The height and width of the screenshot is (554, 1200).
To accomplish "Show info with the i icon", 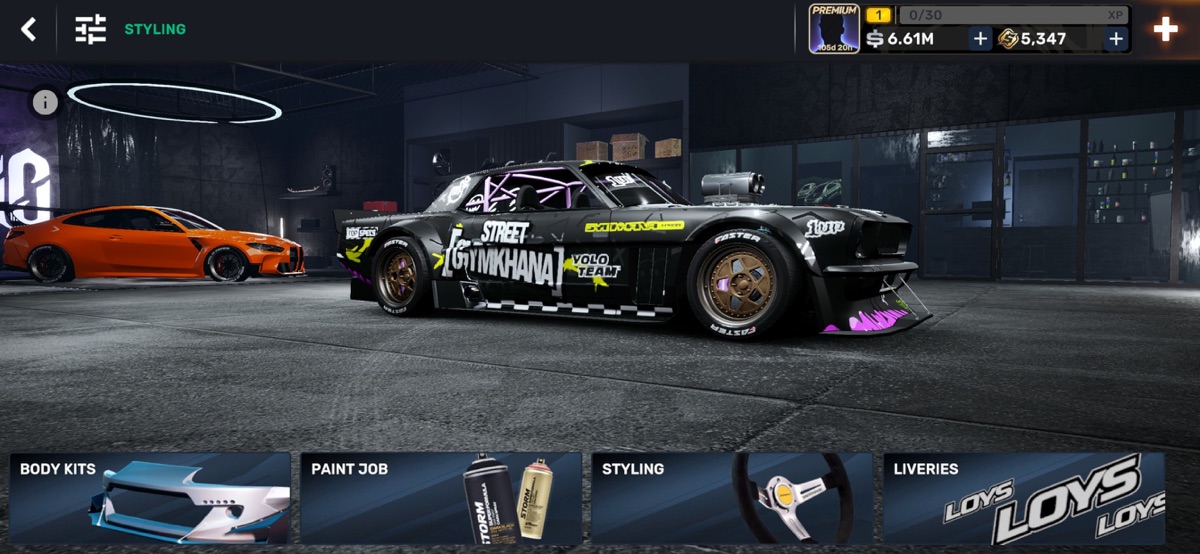I will click(x=45, y=102).
